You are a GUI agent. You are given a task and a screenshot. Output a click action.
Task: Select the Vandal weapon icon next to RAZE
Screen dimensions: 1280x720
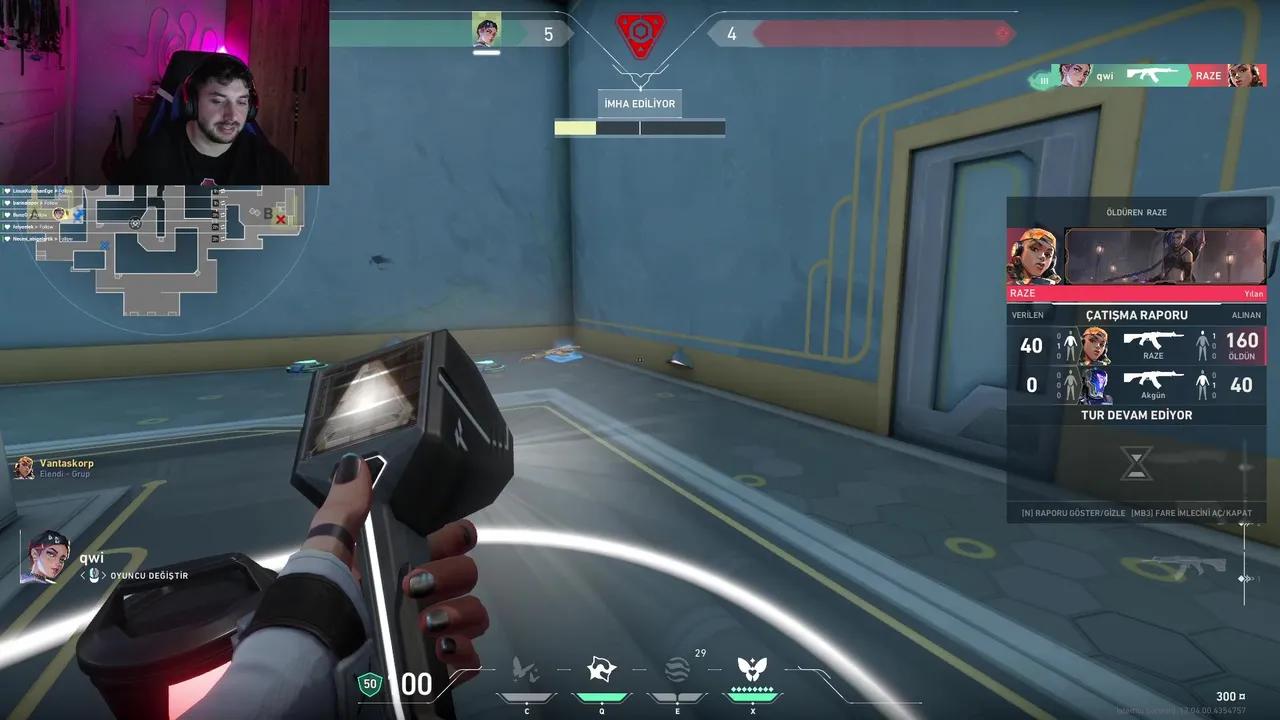[1152, 74]
